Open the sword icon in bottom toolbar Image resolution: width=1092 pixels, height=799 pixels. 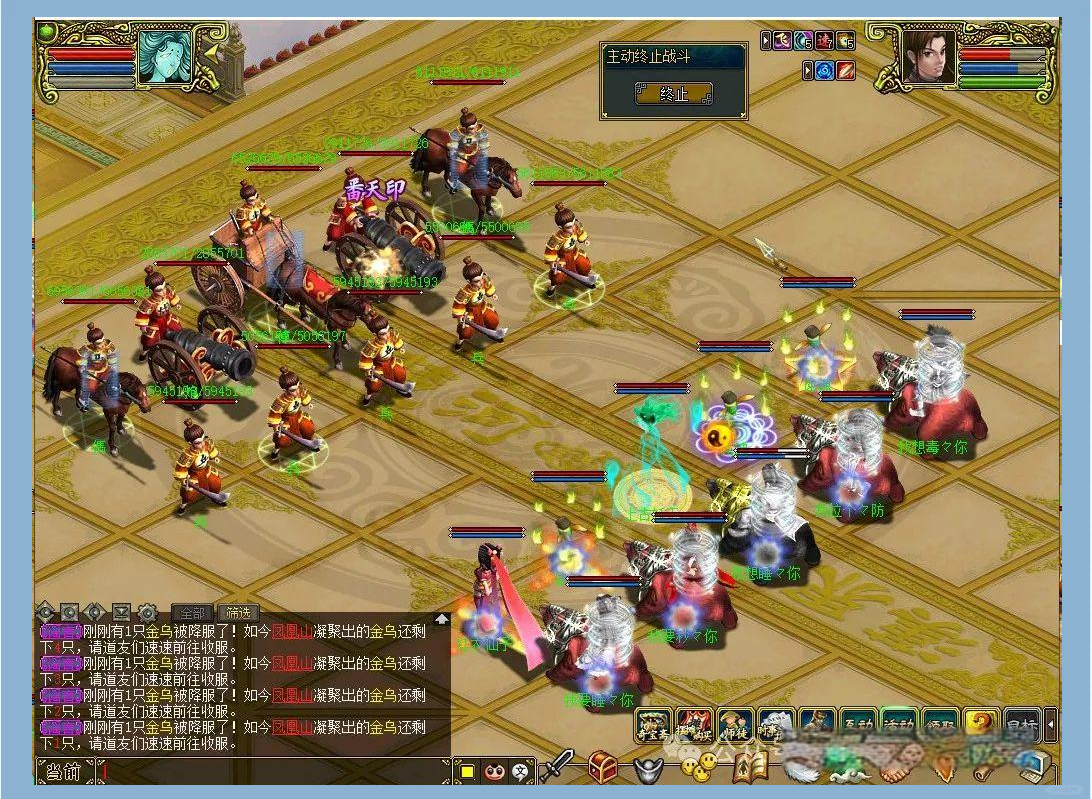(557, 767)
